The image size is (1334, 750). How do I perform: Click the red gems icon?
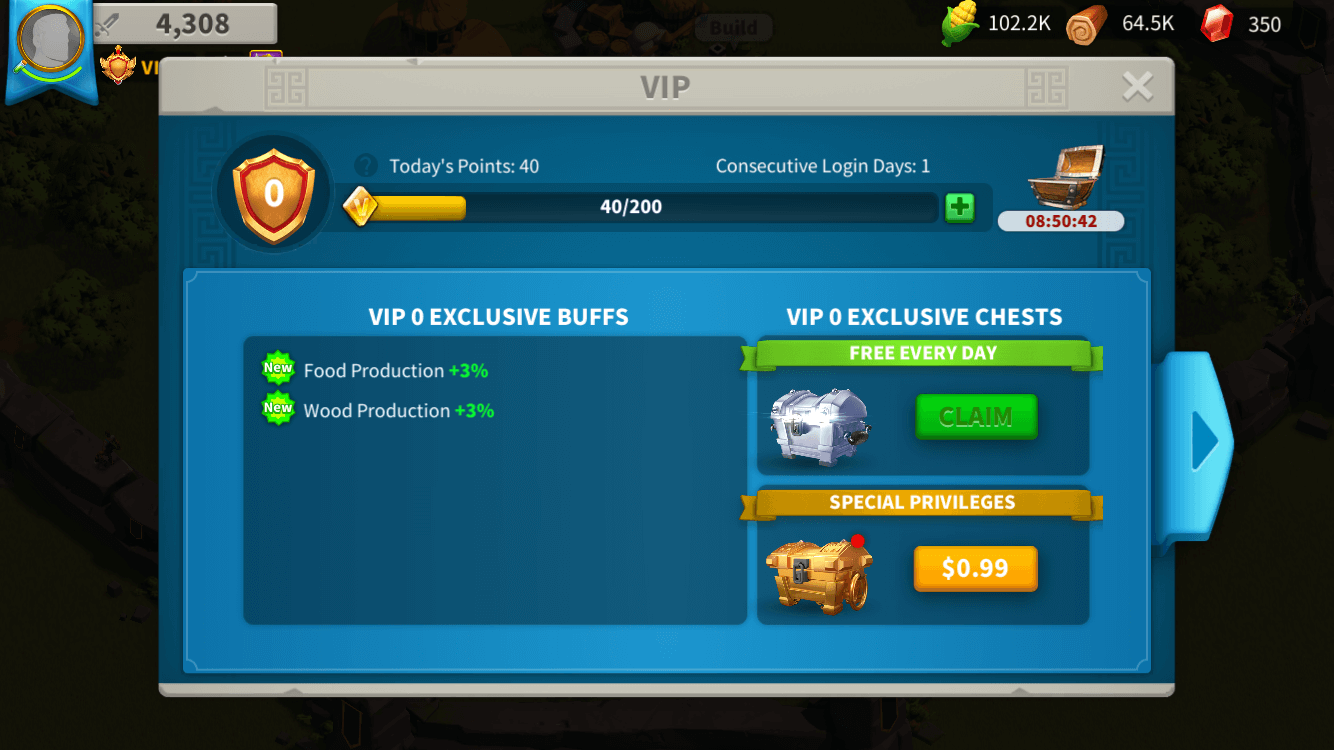(x=1218, y=23)
